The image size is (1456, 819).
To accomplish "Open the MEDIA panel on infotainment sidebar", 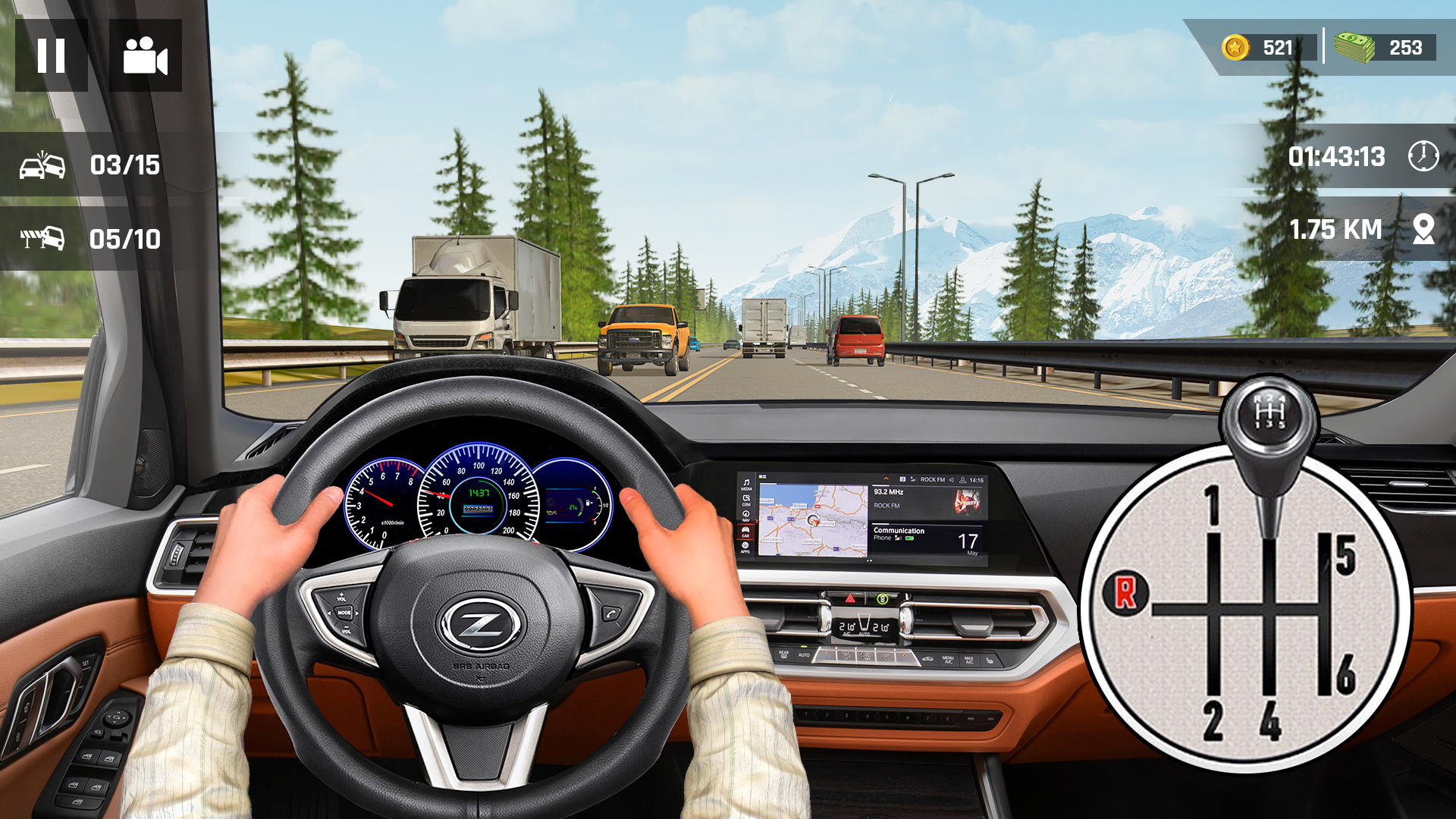I will point(746,482).
